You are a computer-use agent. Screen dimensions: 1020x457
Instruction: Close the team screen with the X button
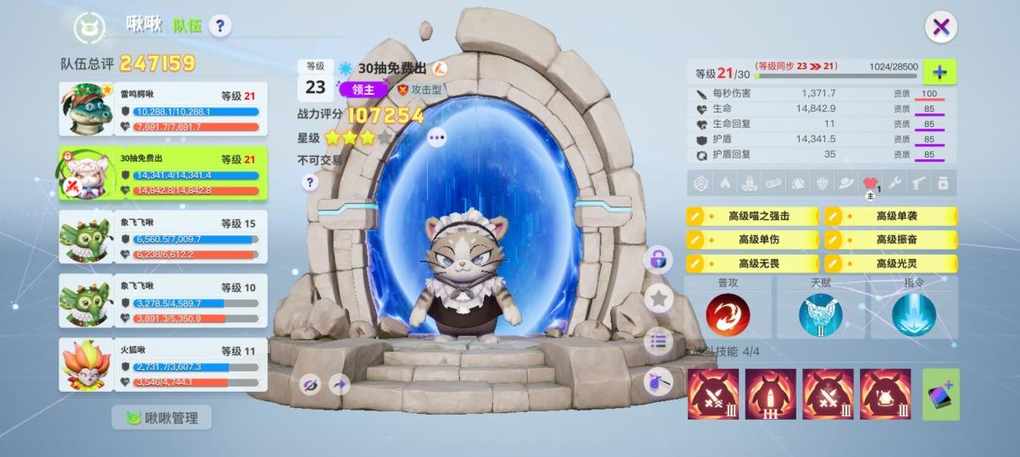[x=941, y=27]
